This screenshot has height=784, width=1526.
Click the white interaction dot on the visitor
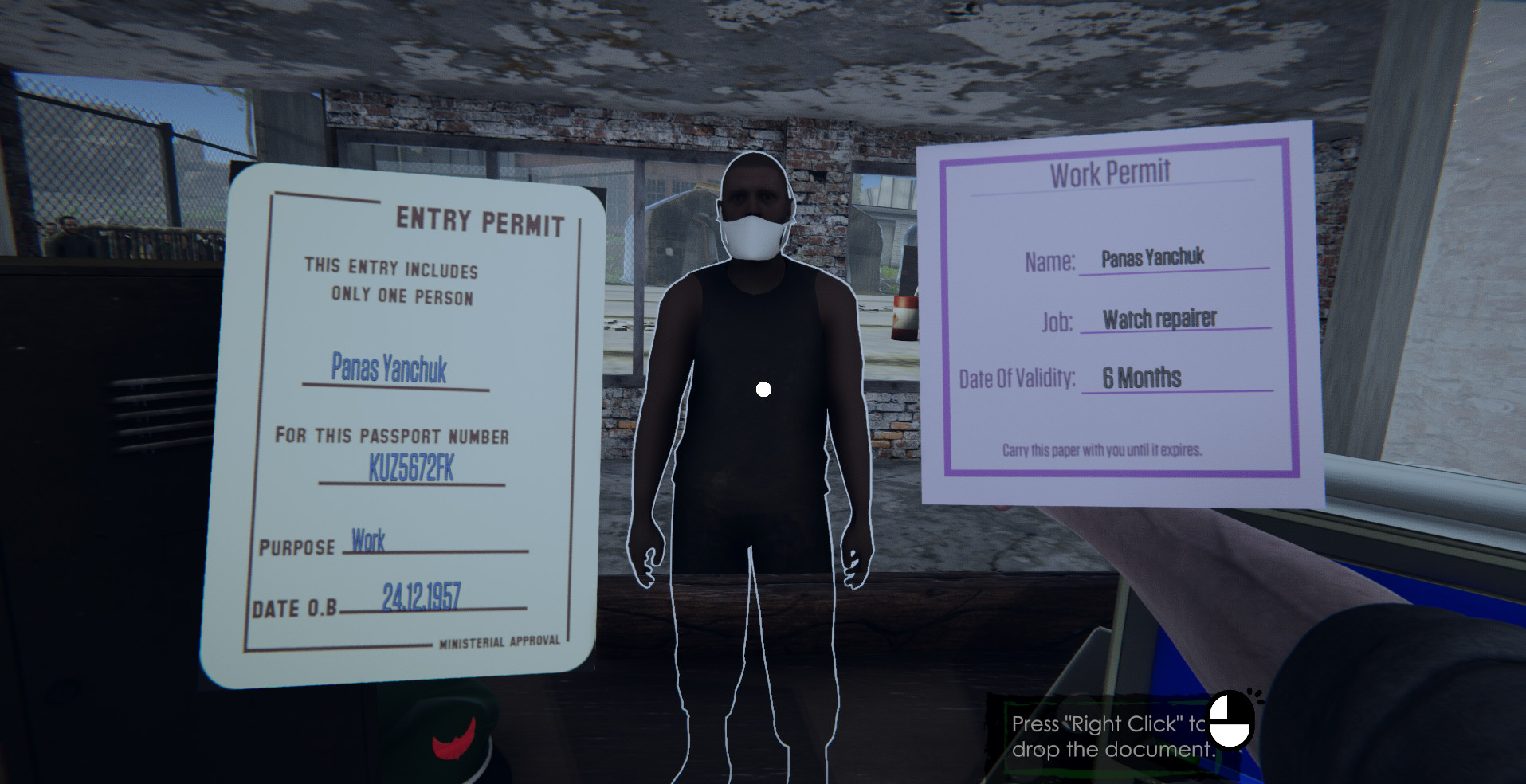click(x=763, y=389)
